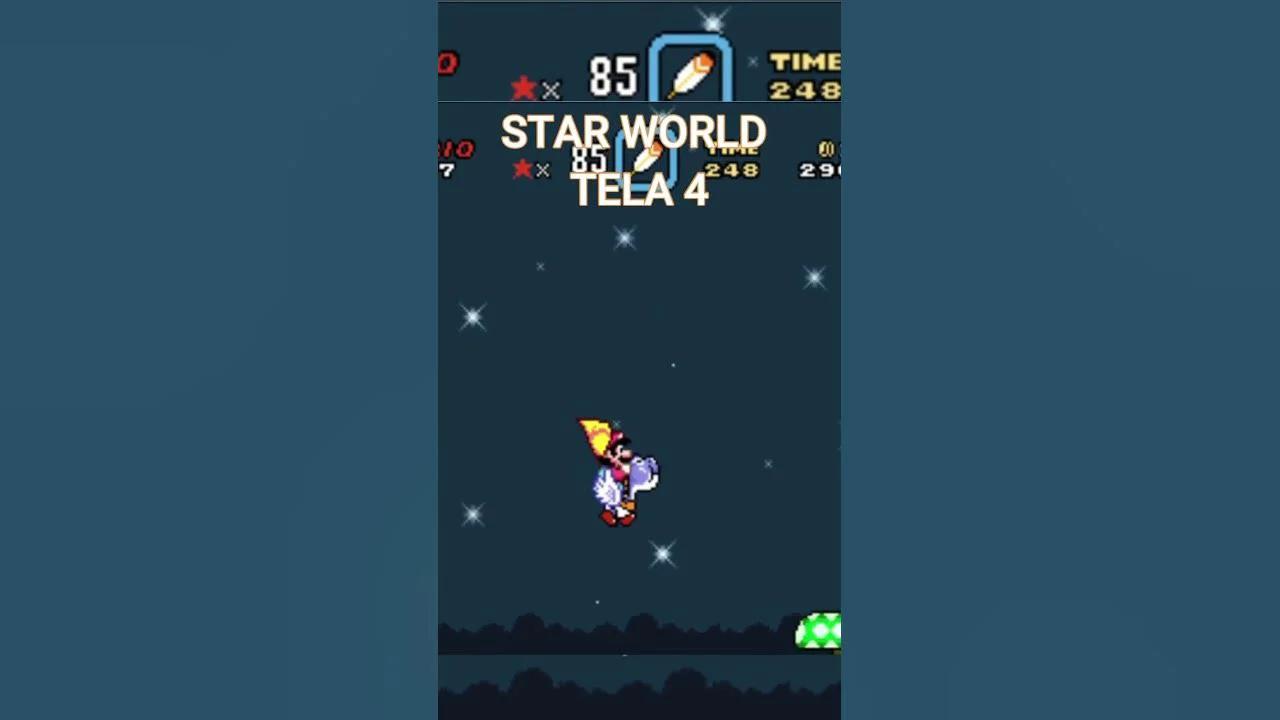Click the green-spotted Yoshi egg
Screen dimensions: 1280x720
coord(818,632)
